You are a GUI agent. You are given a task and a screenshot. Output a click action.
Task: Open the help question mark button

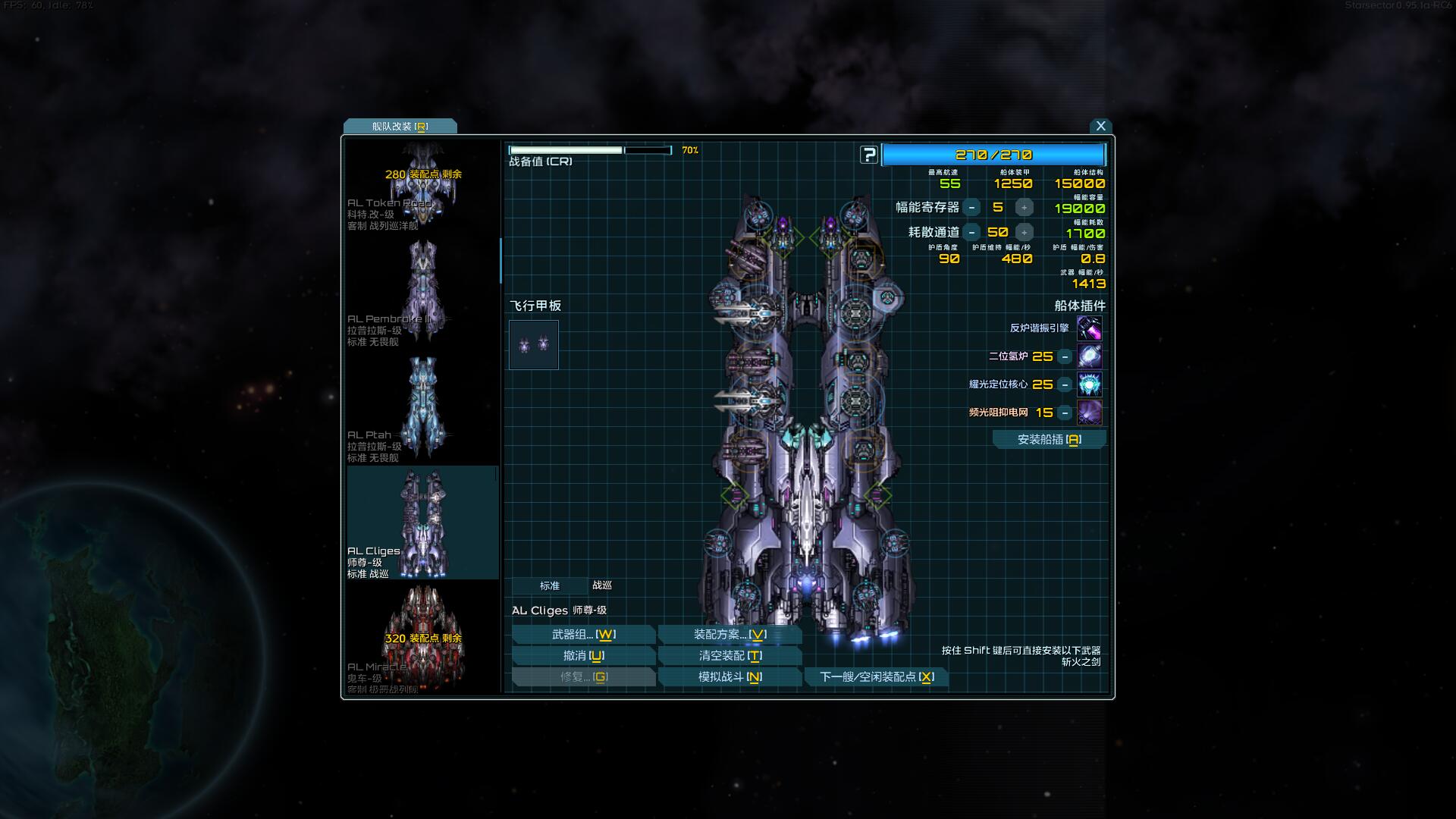pos(868,155)
